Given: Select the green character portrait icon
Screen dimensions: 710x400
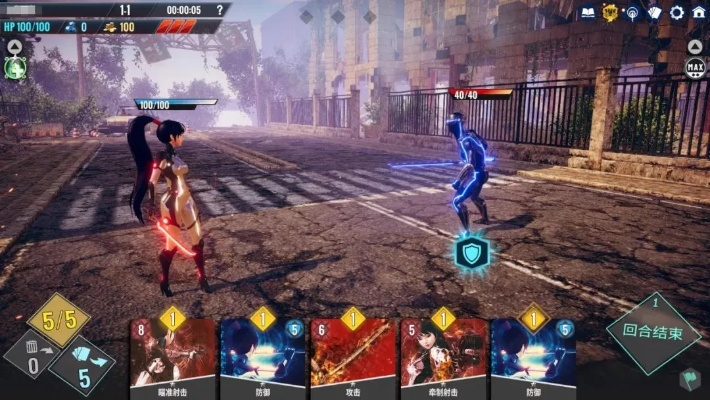Looking at the screenshot, I should pos(14,68).
